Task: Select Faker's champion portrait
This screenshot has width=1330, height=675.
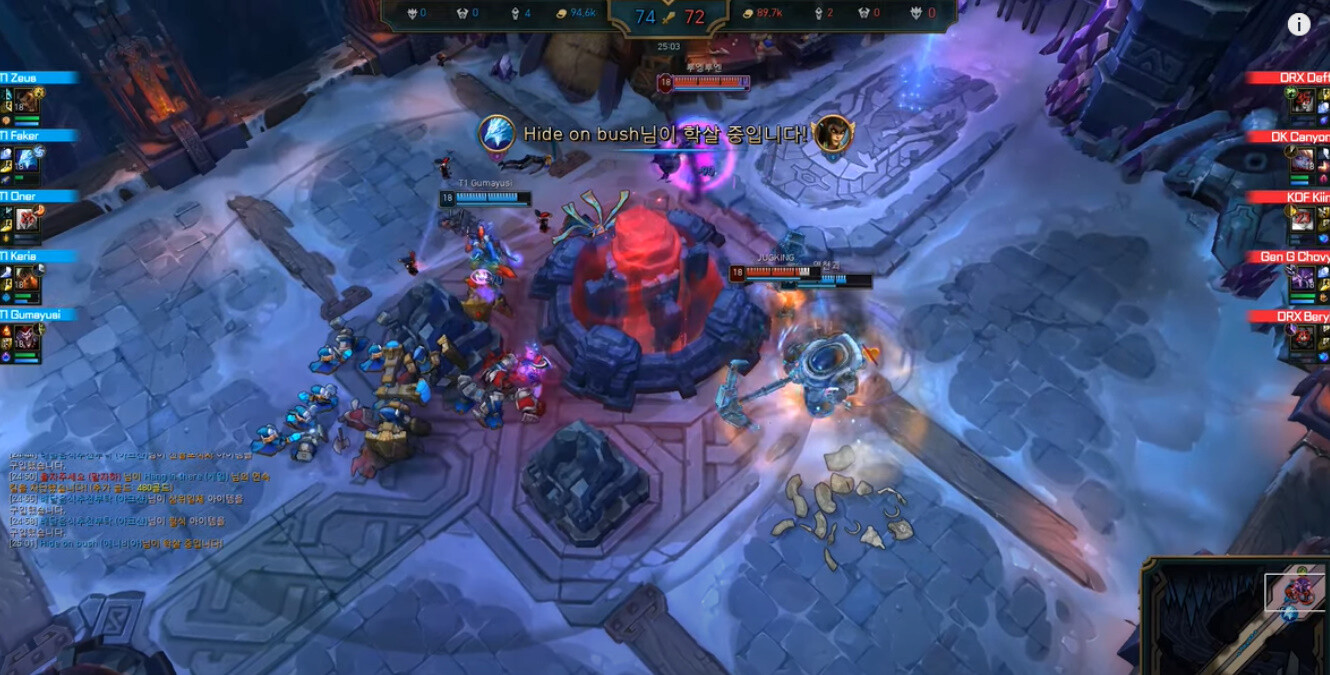Action: click(x=26, y=160)
